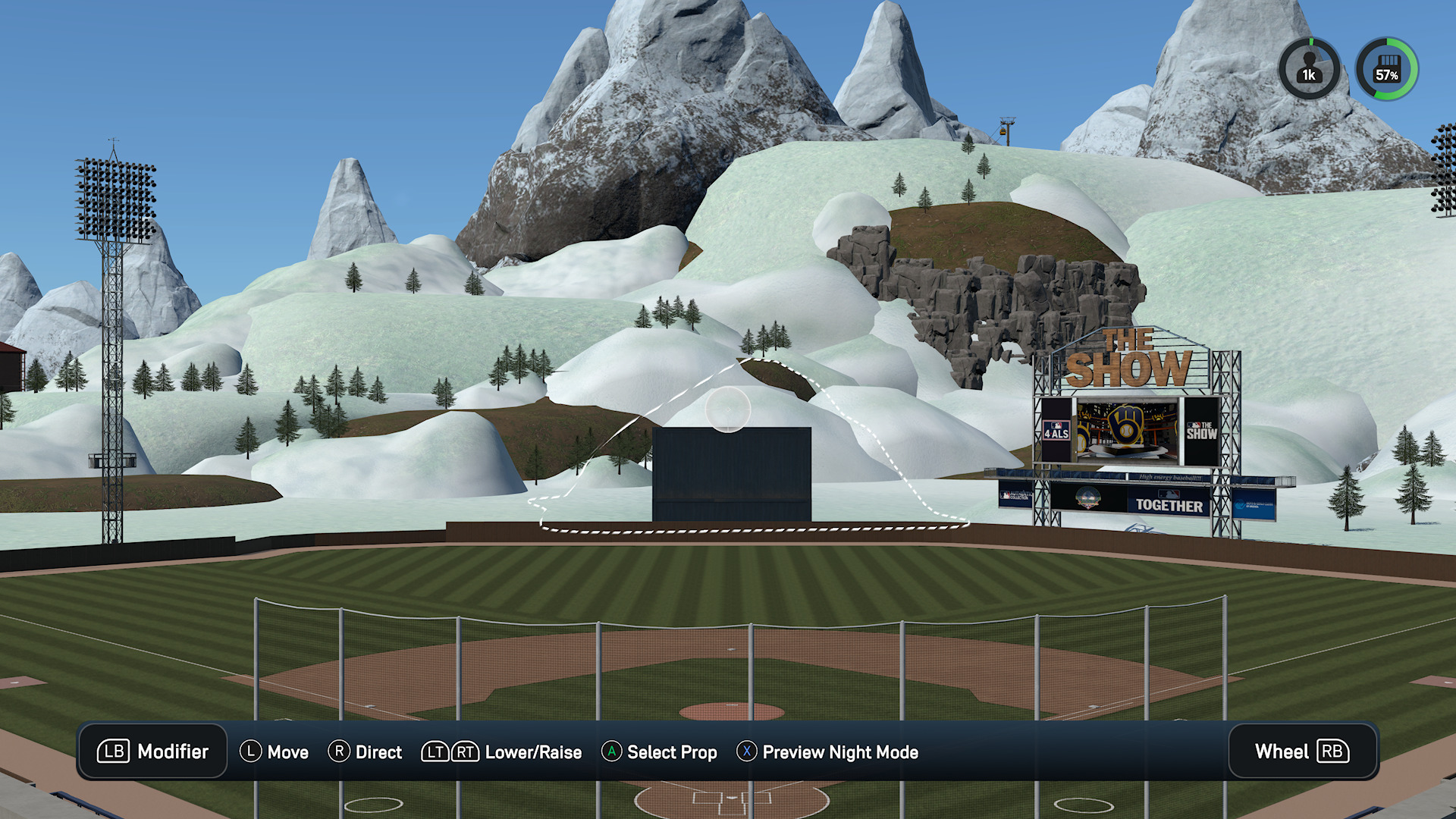
Task: Select the Modifier button in the bottom bar
Action: point(152,752)
